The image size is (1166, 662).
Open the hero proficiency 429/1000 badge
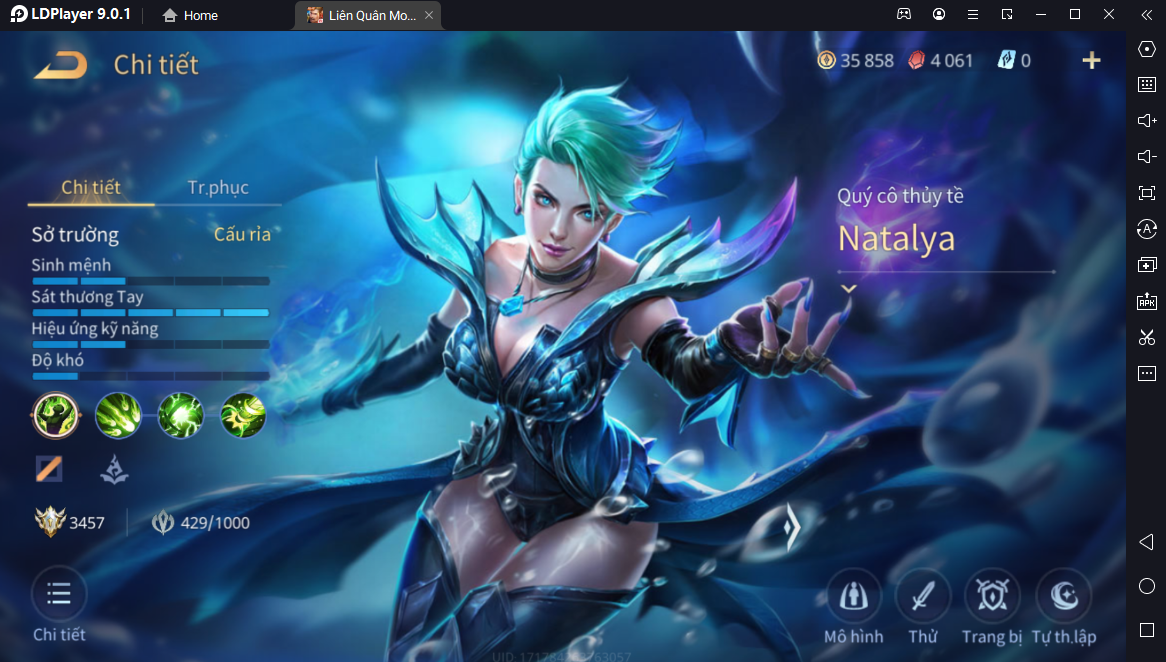coord(200,522)
